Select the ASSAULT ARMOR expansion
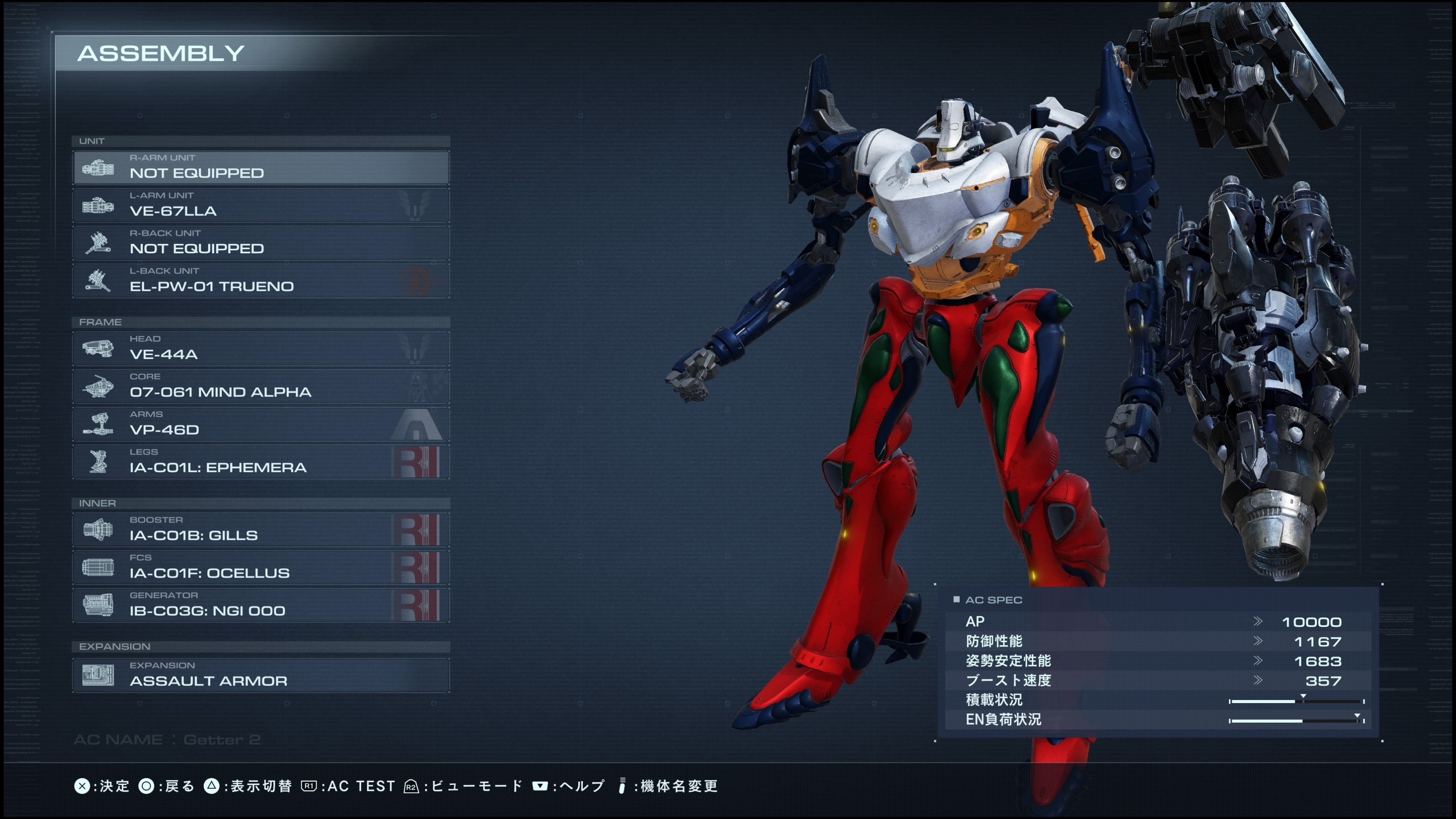 [x=260, y=675]
